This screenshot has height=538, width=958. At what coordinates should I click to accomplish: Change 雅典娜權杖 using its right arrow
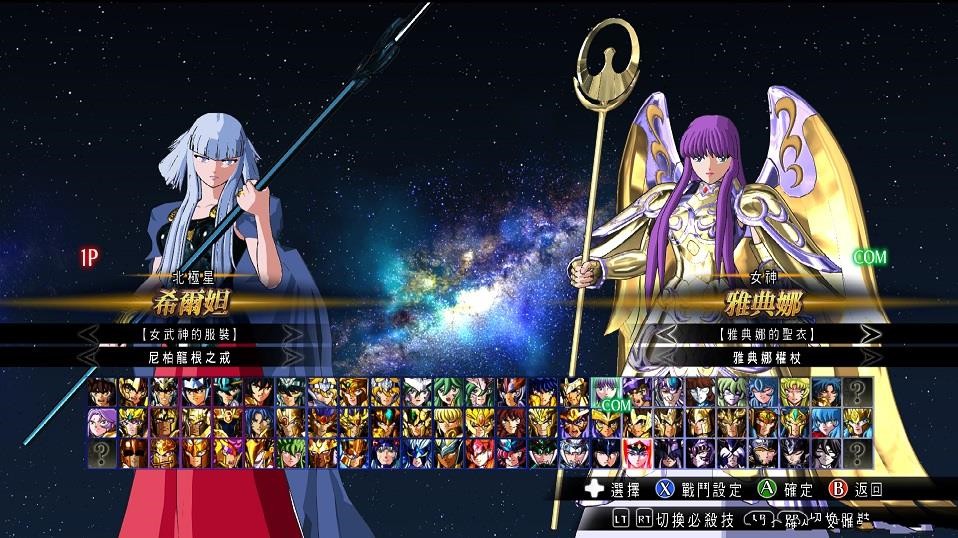[x=871, y=356]
